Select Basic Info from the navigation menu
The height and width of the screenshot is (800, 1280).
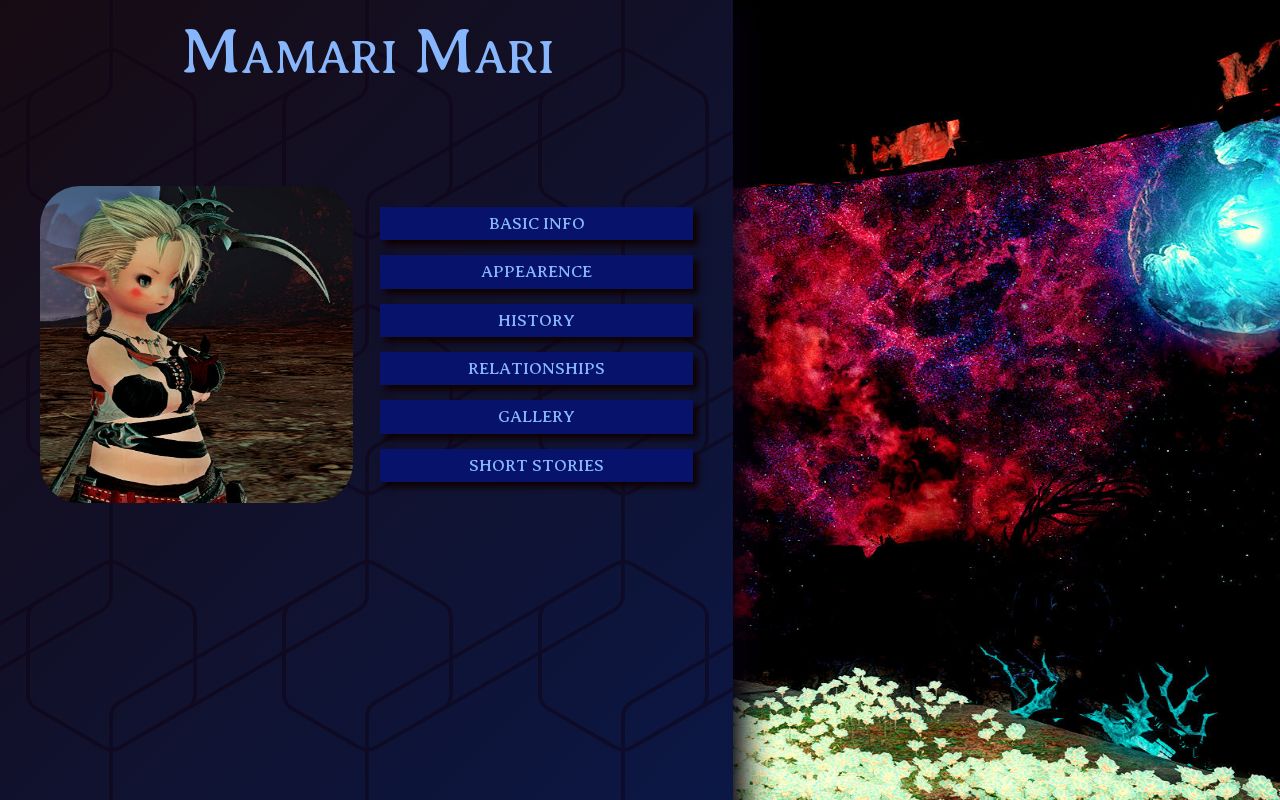click(x=536, y=223)
